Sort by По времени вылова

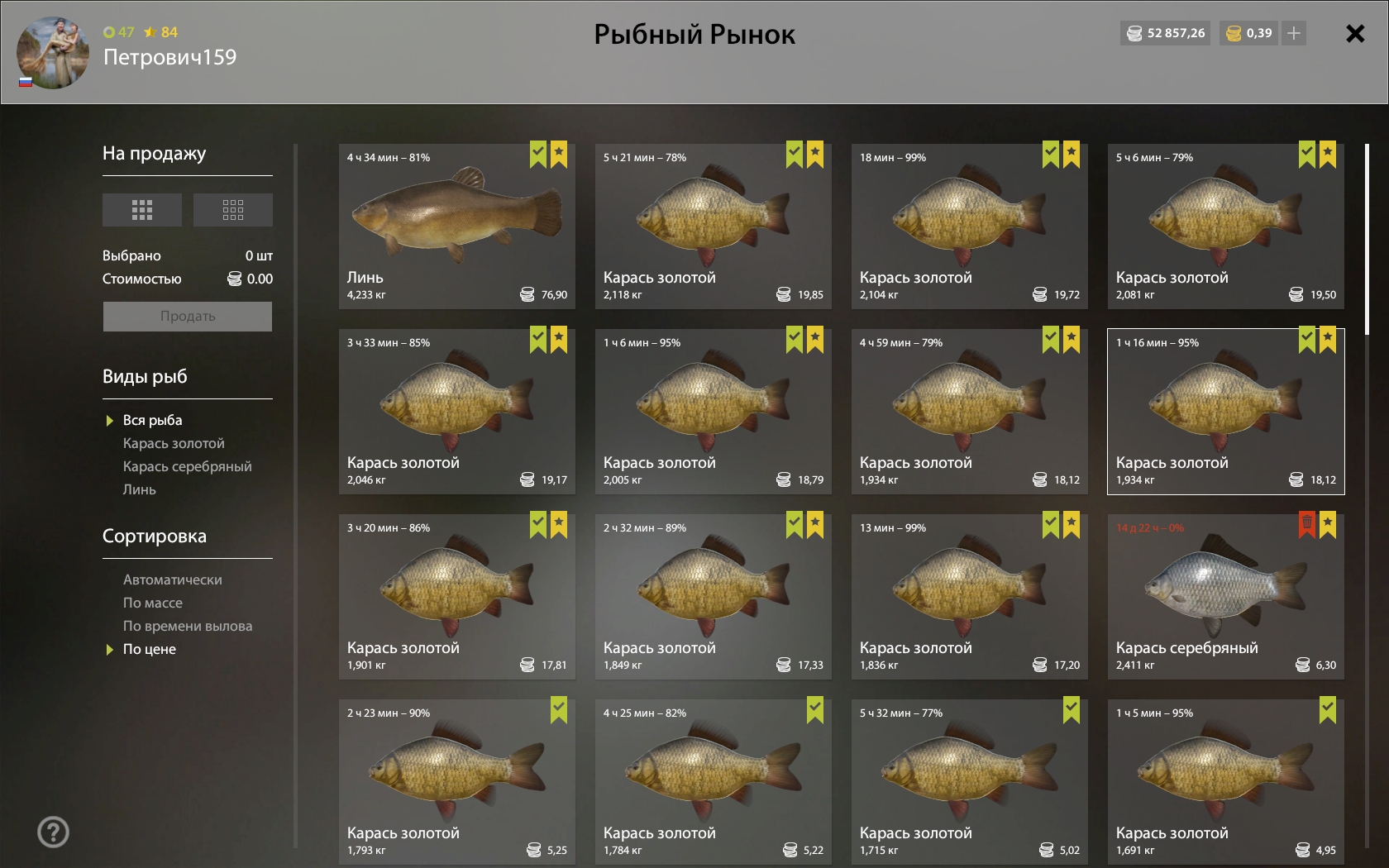tap(188, 627)
